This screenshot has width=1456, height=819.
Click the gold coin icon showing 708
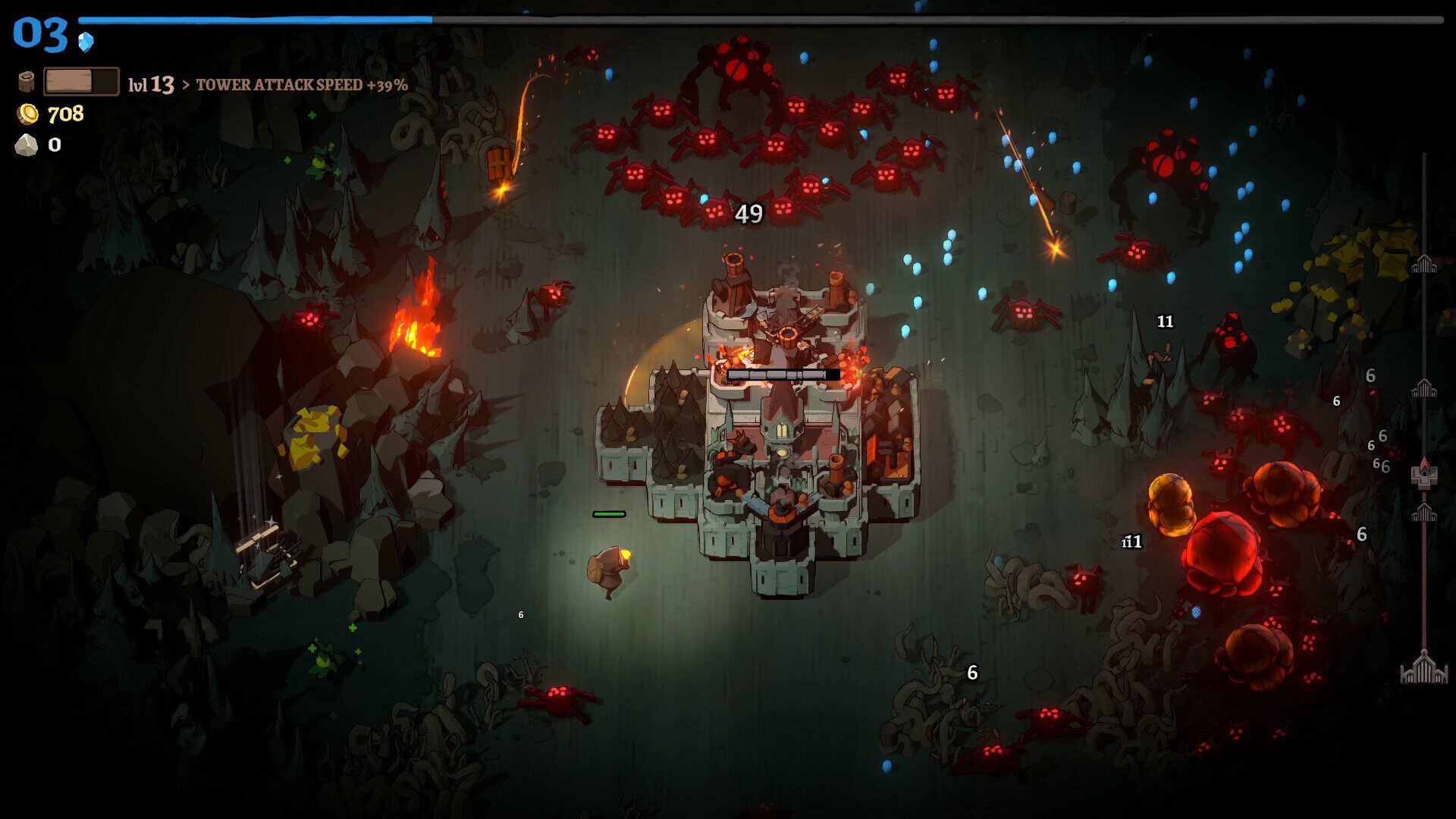[x=27, y=115]
